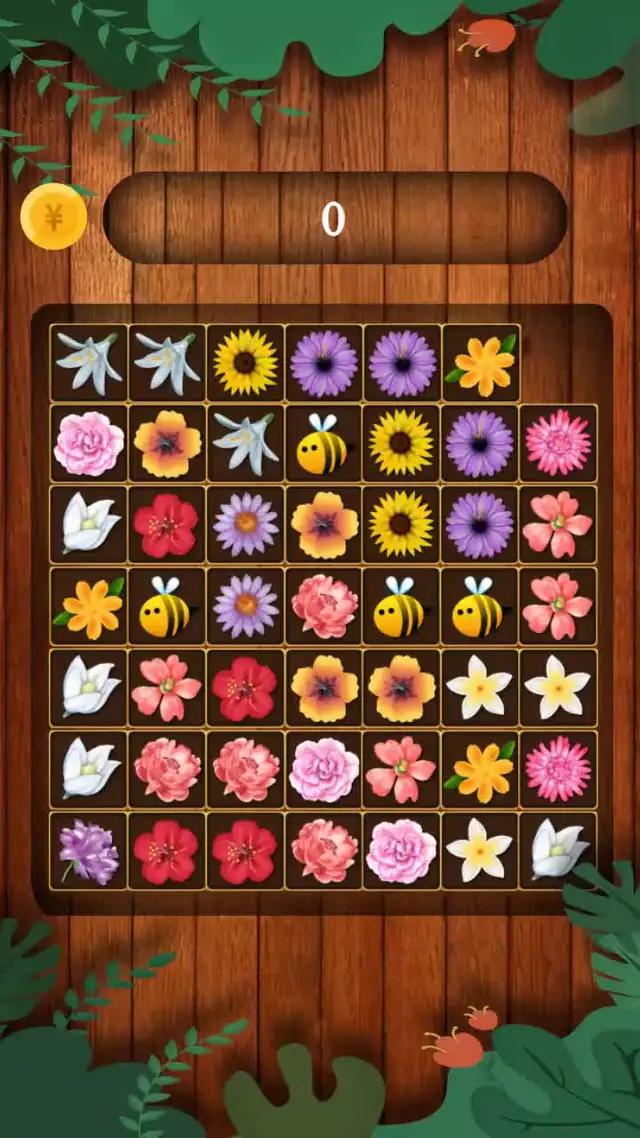Choose the coral peony between two bees
Screen dimensions: 640x1138
click(x=323, y=606)
